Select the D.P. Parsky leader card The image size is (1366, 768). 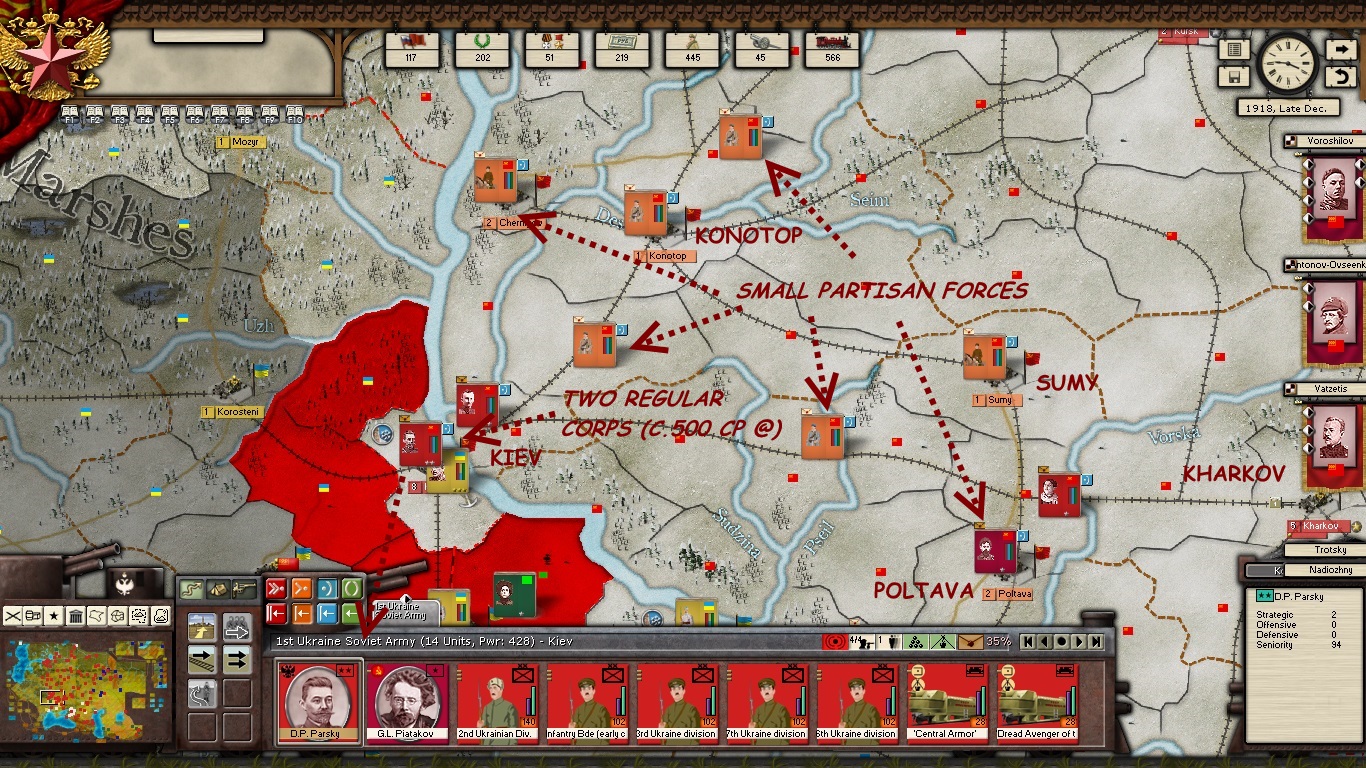point(316,702)
